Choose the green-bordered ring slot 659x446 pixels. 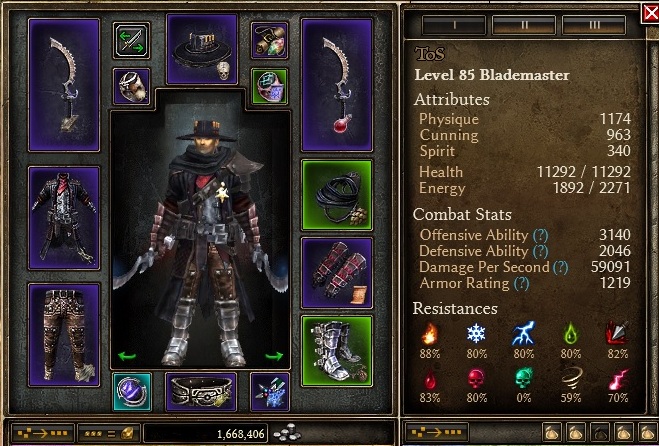pos(269,85)
